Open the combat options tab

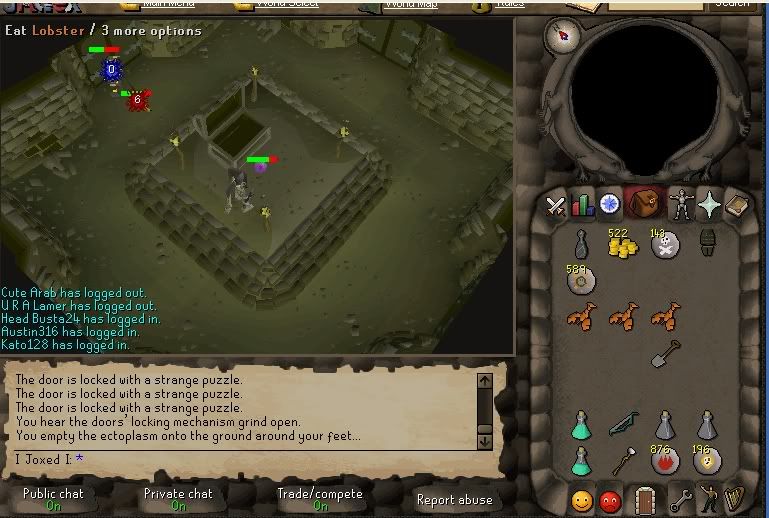(556, 205)
